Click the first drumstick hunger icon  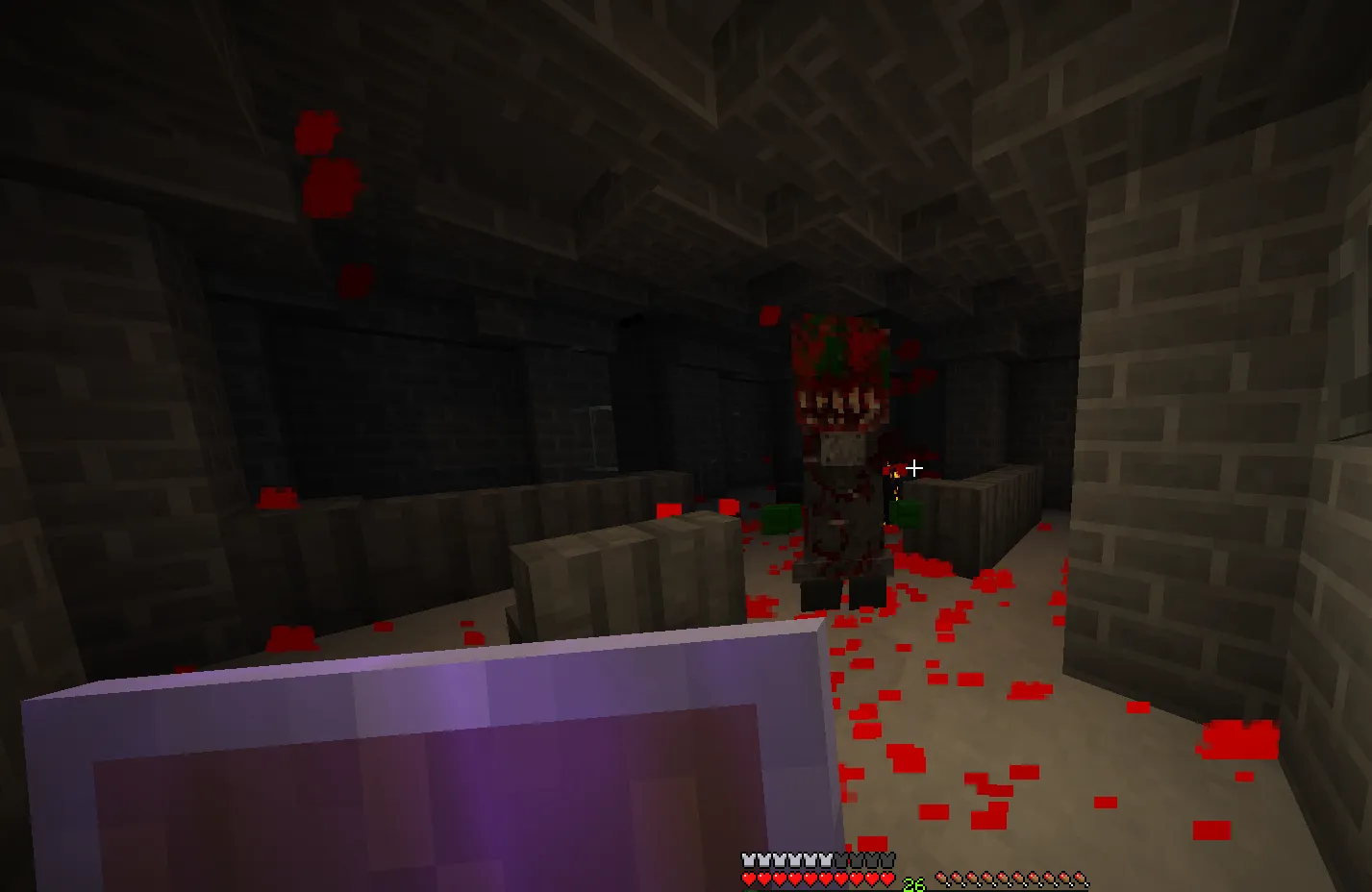(x=942, y=880)
